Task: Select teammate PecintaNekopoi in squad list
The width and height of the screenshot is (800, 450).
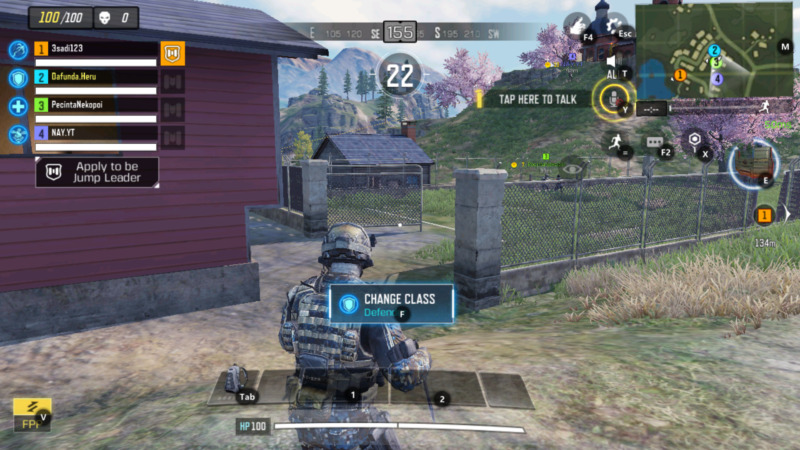Action: [x=95, y=104]
